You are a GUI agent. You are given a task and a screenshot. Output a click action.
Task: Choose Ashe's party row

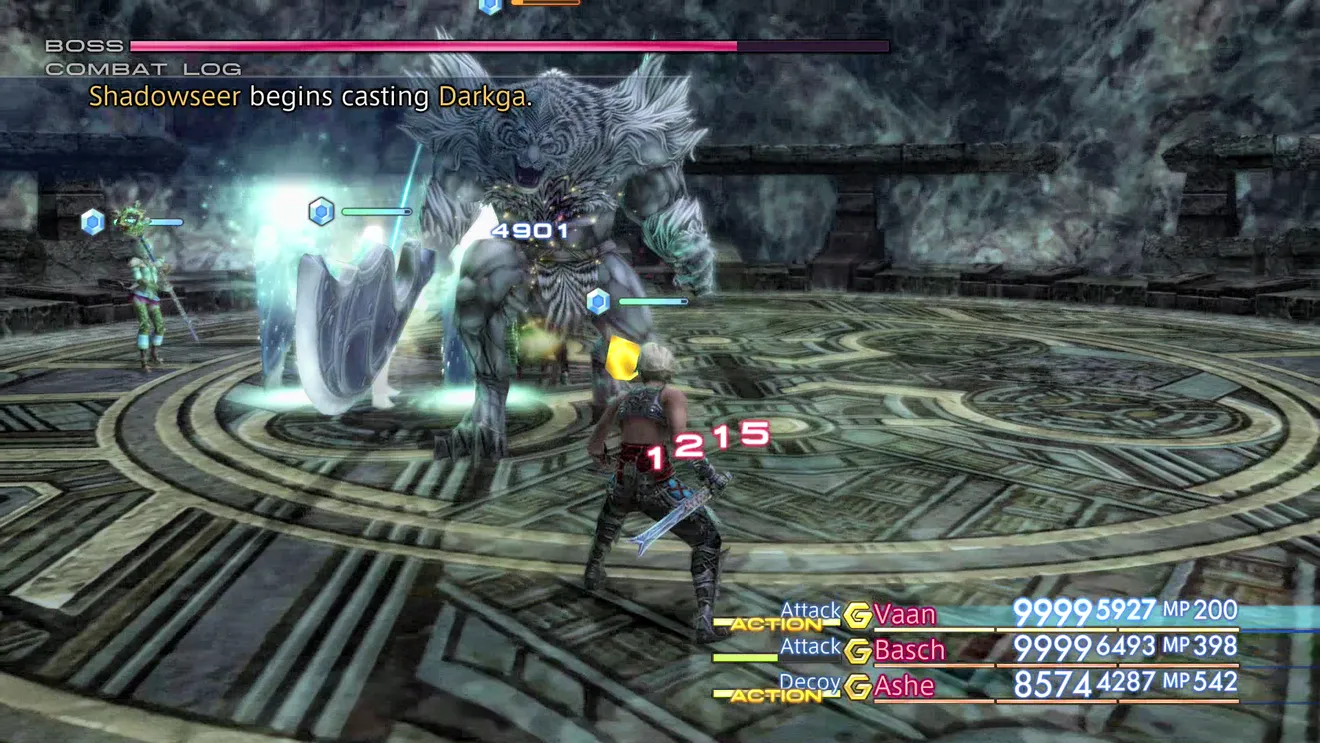(904, 686)
